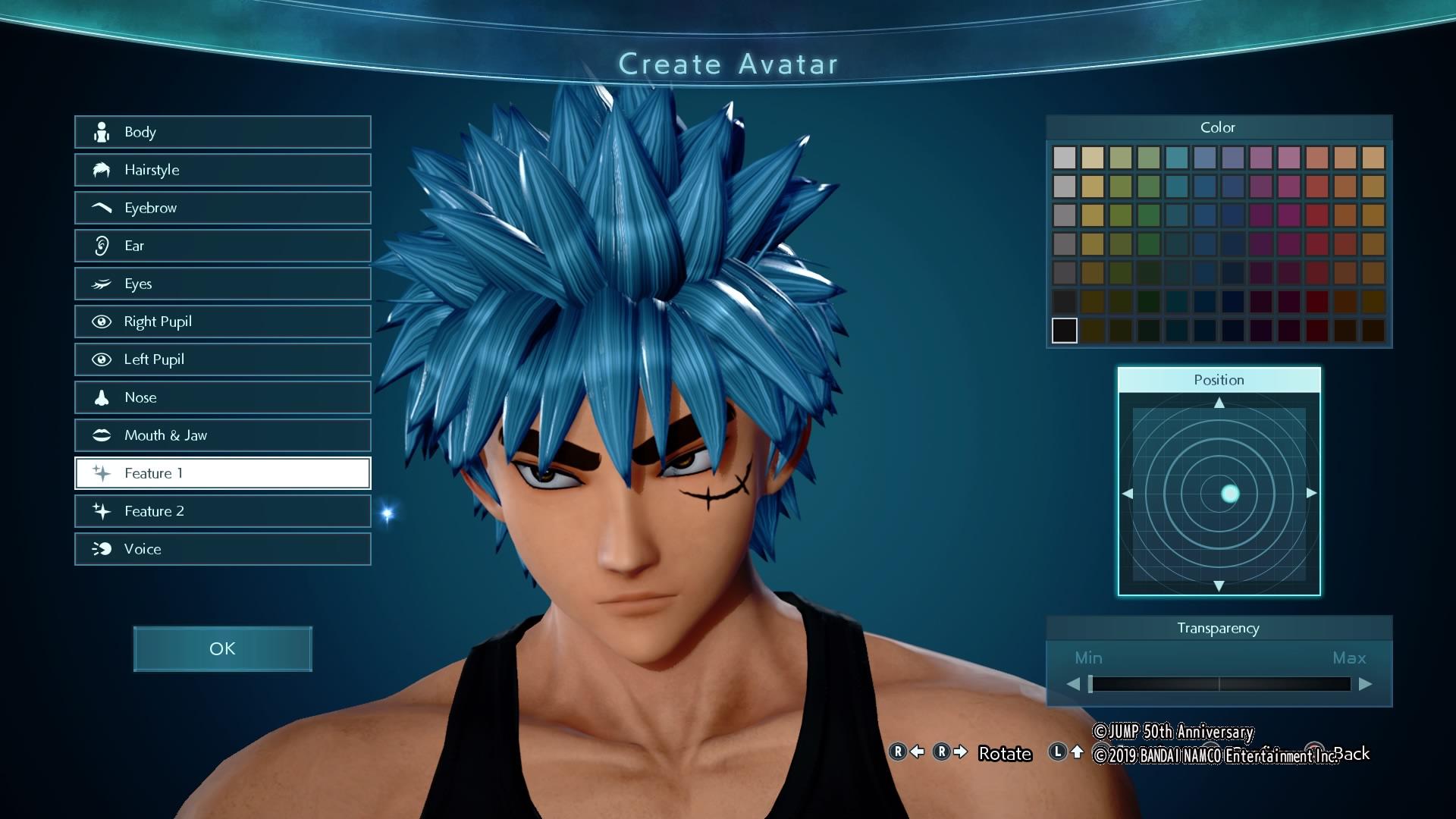The image size is (1456, 819).
Task: Open the Right Pupil options
Action: tap(222, 322)
